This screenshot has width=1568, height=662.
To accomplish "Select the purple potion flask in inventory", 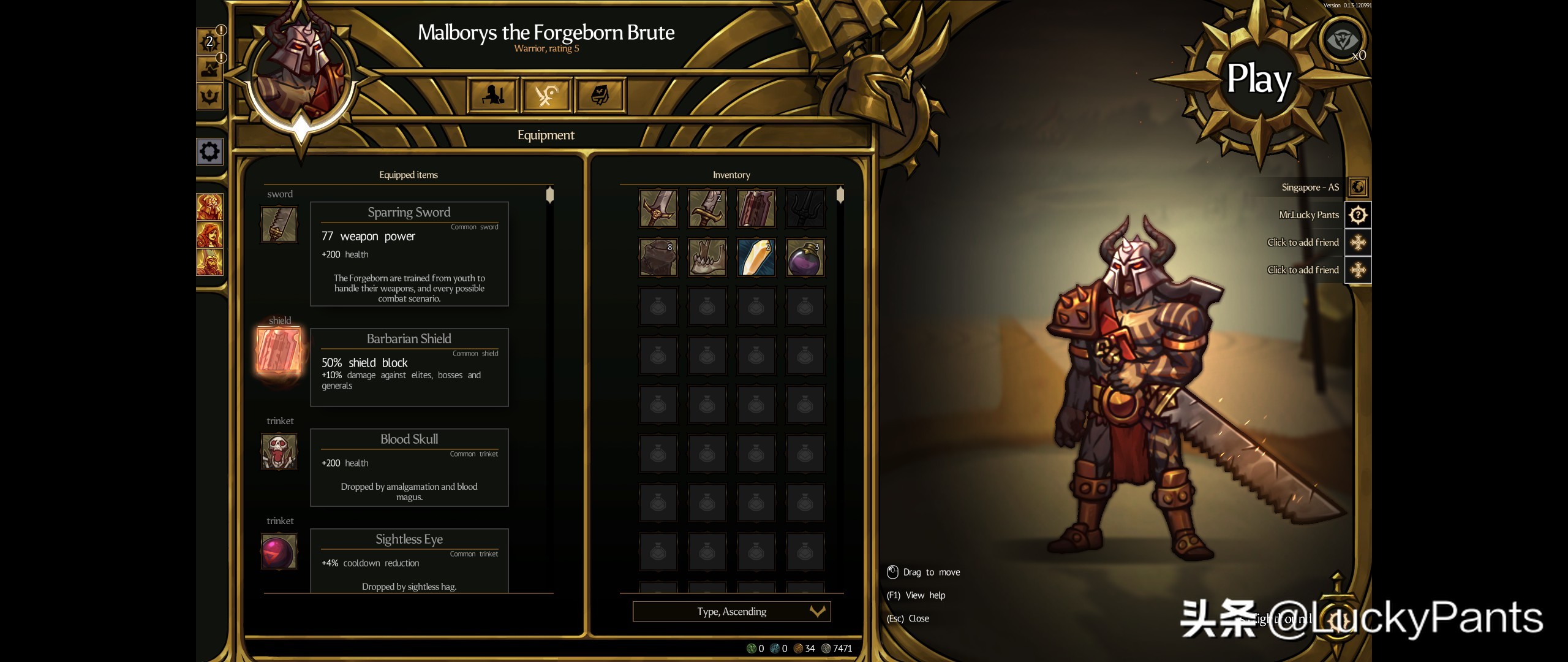I will pyautogui.click(x=805, y=257).
